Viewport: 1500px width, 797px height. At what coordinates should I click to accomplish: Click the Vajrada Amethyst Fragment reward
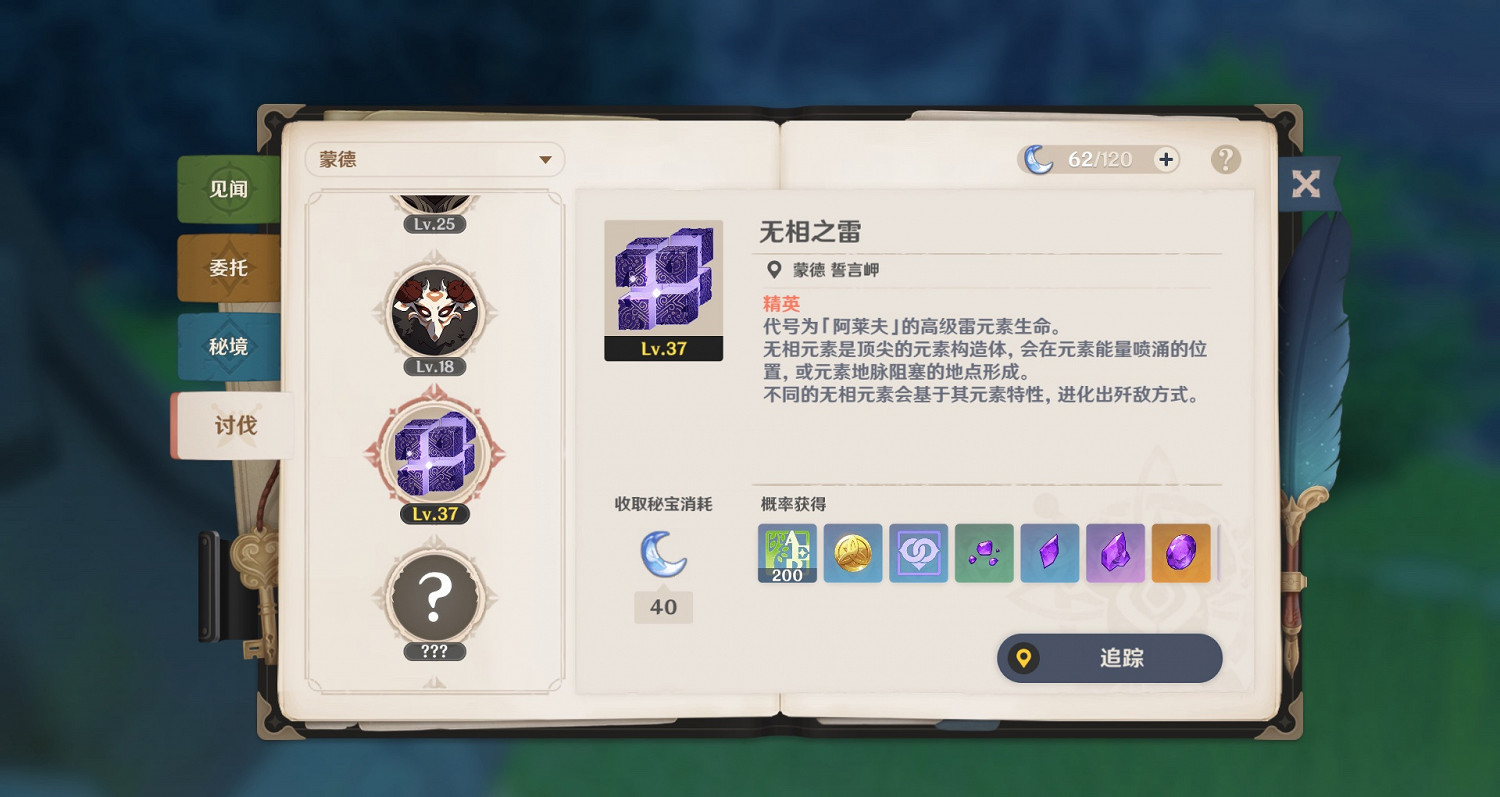point(1115,552)
